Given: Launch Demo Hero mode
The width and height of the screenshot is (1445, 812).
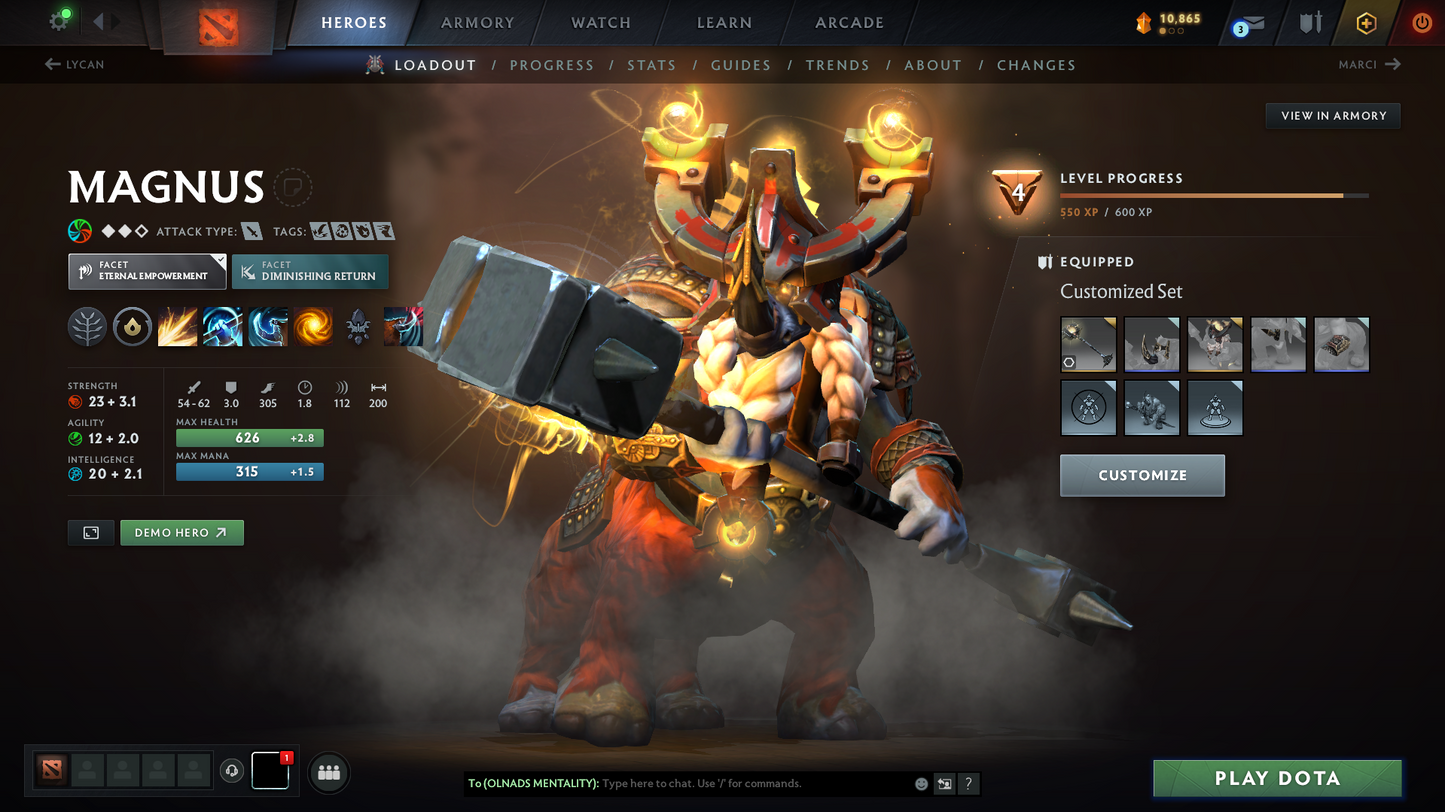Looking at the screenshot, I should (x=181, y=533).
